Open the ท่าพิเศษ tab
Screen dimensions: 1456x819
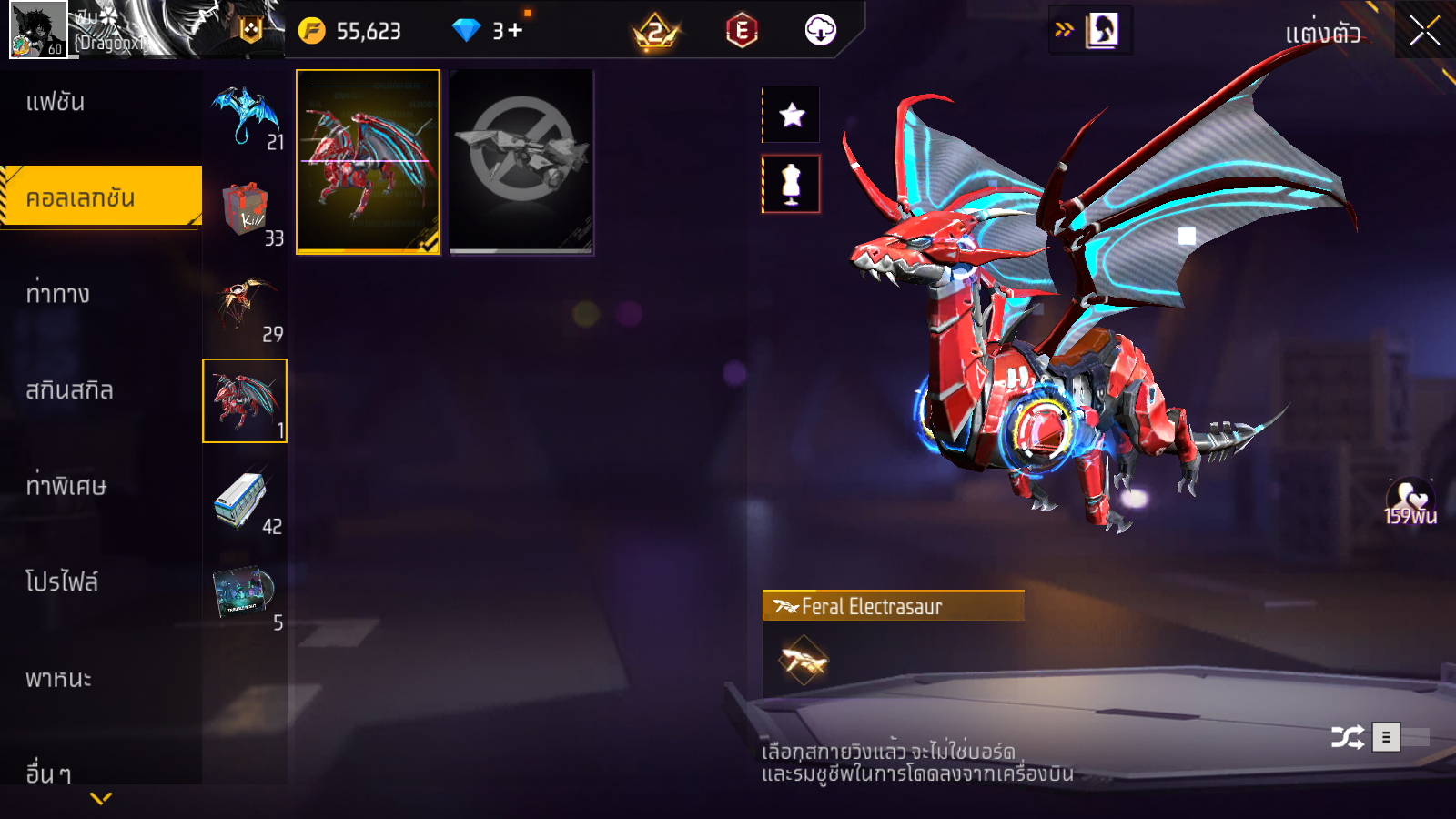(x=66, y=486)
